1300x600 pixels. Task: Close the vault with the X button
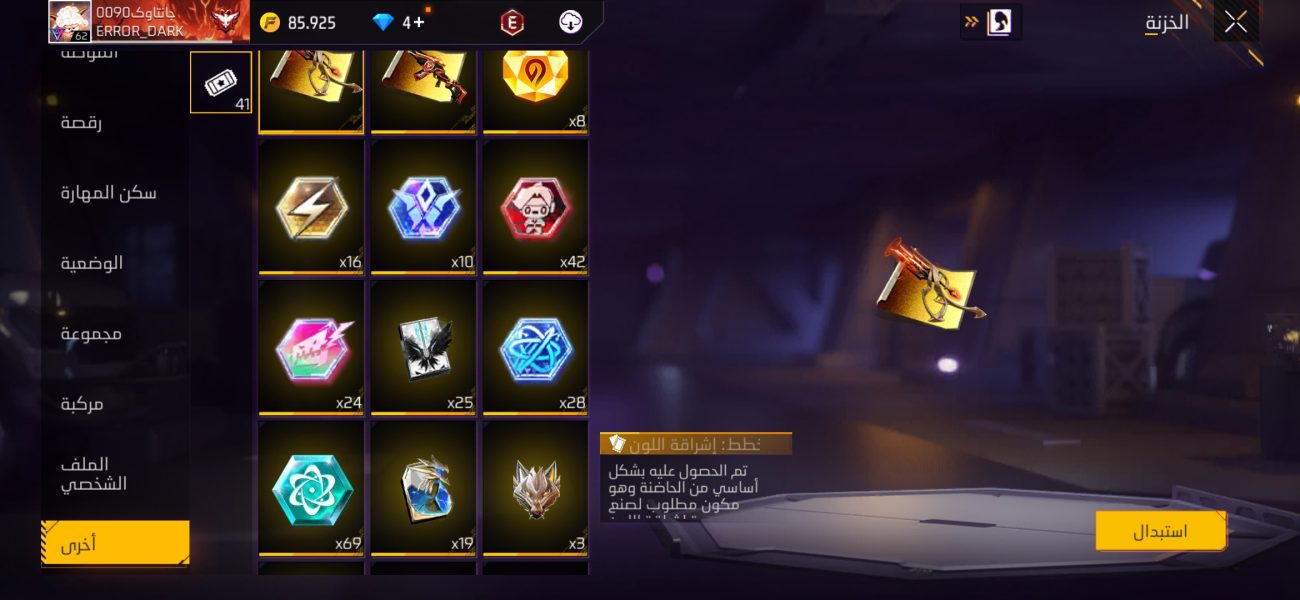pyautogui.click(x=1236, y=22)
